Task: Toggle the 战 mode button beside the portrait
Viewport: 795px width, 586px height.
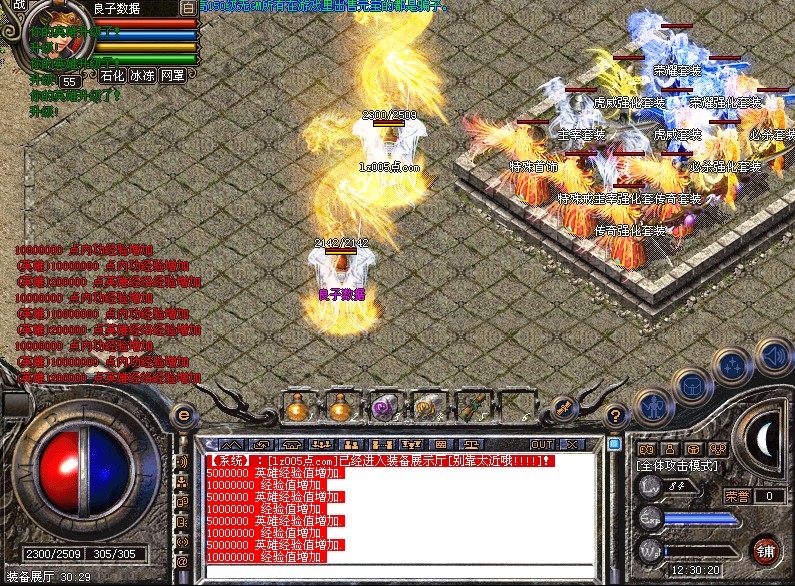Action: click(19, 7)
